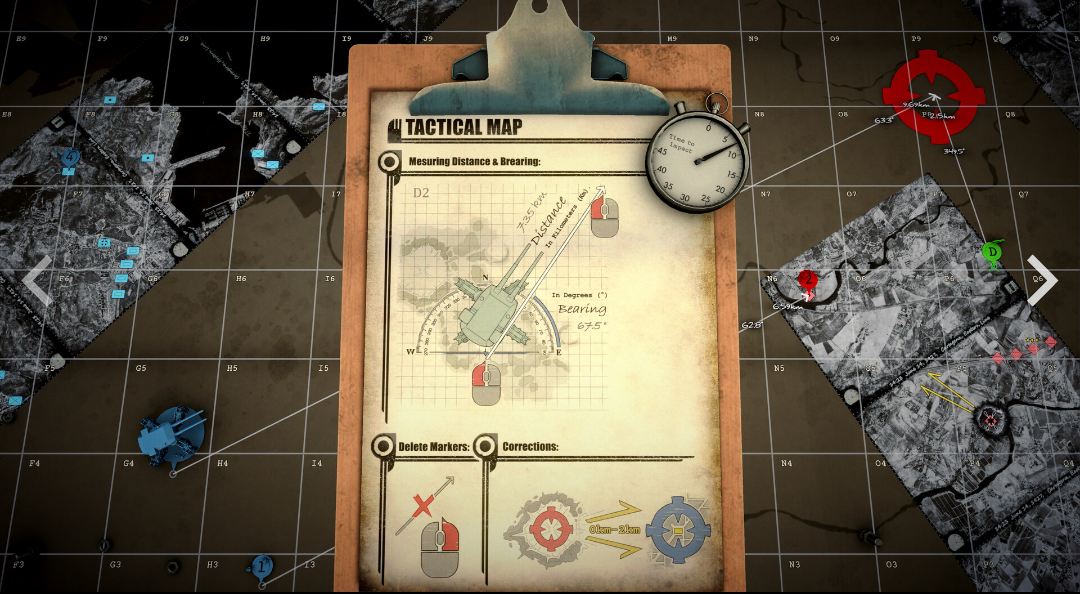
Task: Click the crosshair marker at yellow arrows' origin
Action: tap(991, 418)
